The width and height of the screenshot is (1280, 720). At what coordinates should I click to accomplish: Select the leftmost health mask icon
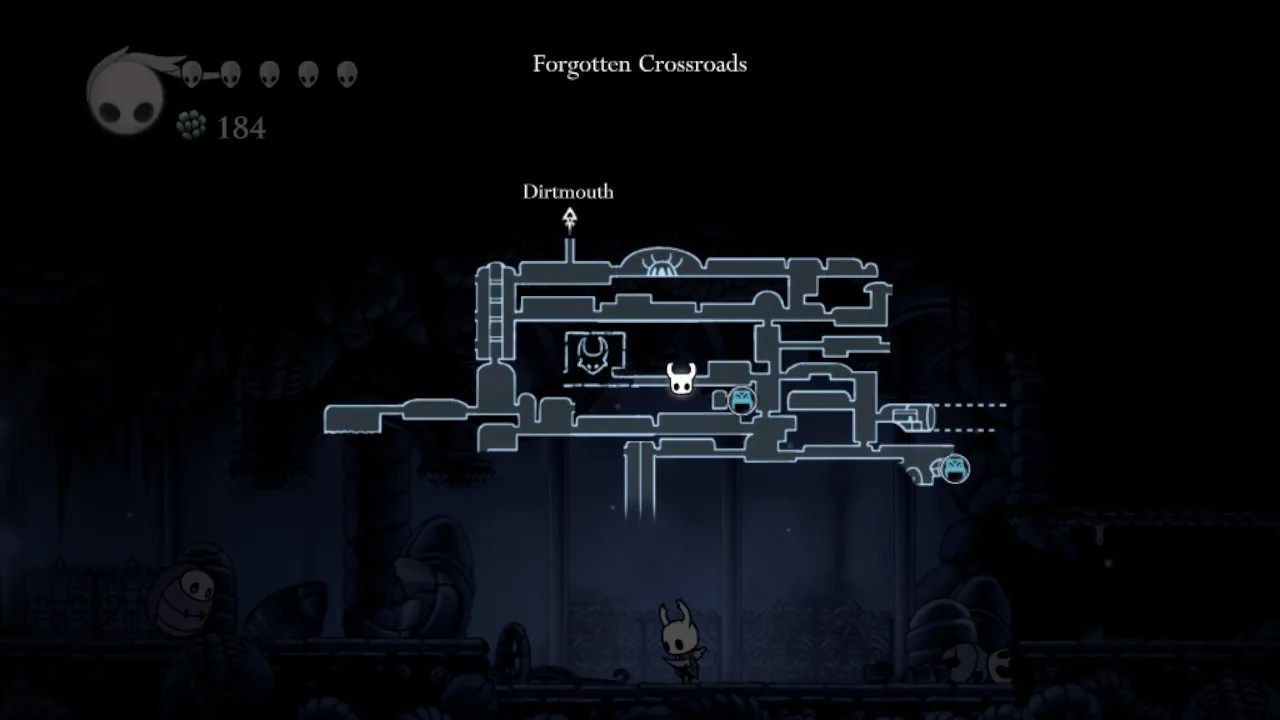tap(192, 73)
